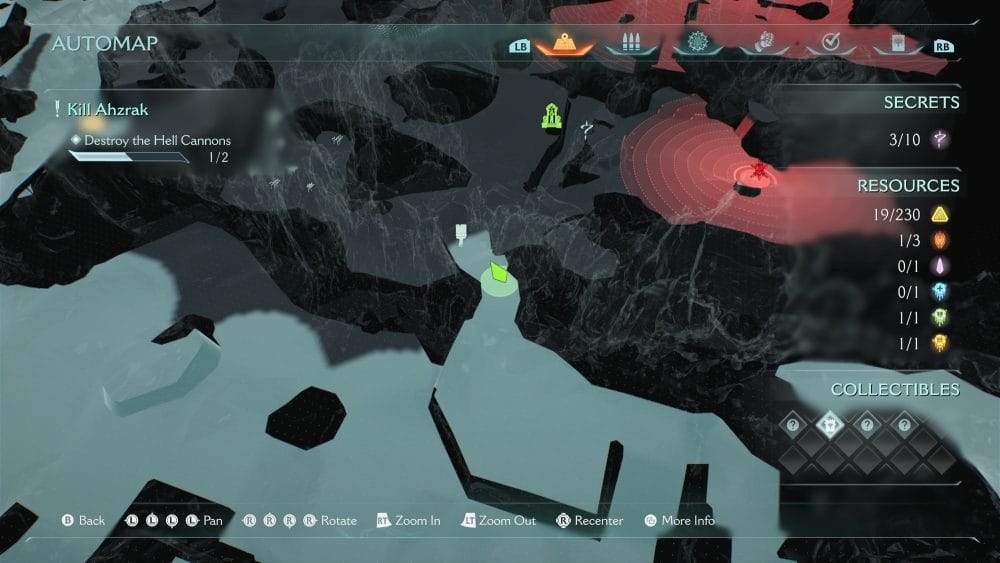The width and height of the screenshot is (1000, 563).
Task: Select the green shrine map marker
Action: tap(551, 116)
